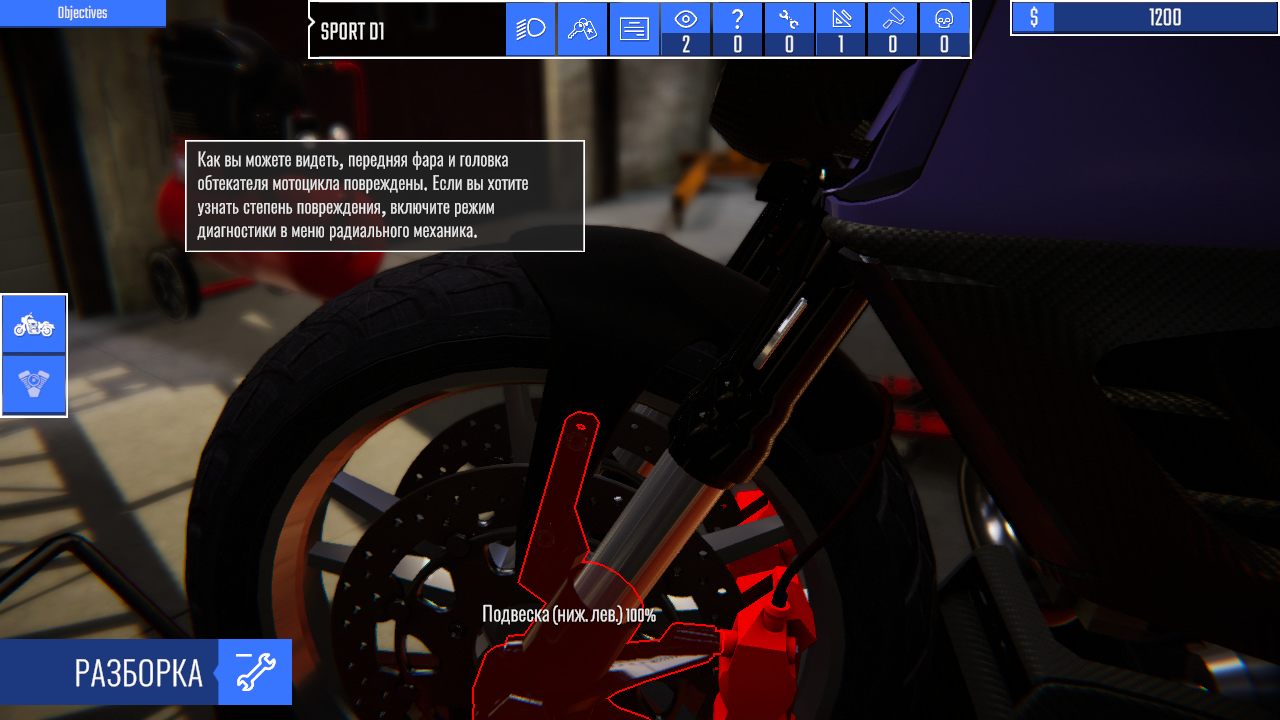This screenshot has height=720, width=1280.
Task: Open the notes document icon near SPORT D1
Action: coord(634,29)
